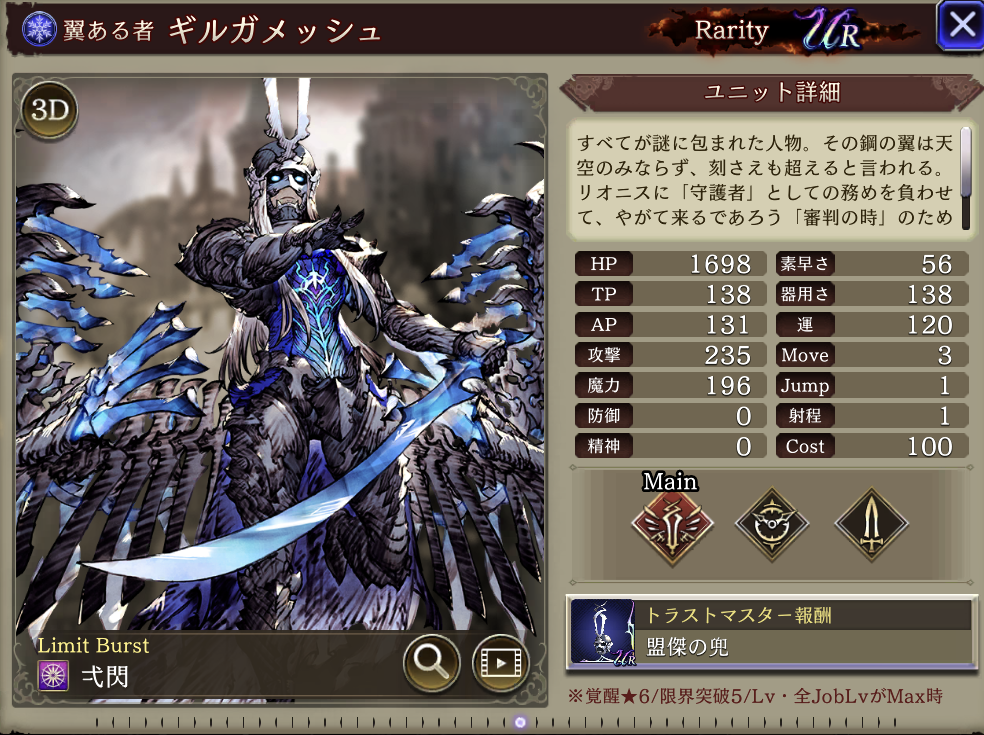Image resolution: width=984 pixels, height=735 pixels.
Task: Toggle the 3D model view
Action: click(x=49, y=110)
